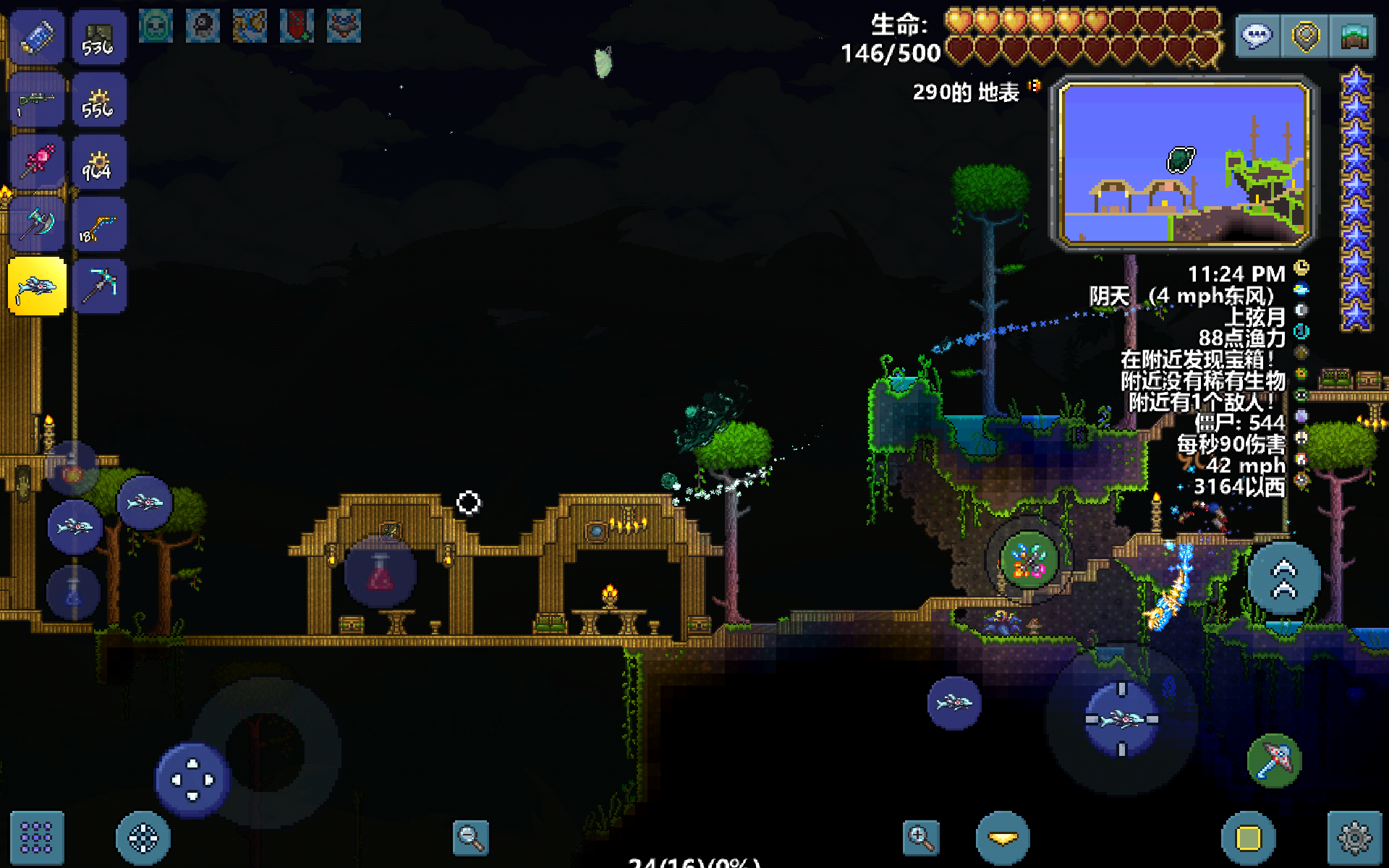Select the highlighted dolphin gun hotbar slot
The height and width of the screenshot is (868, 1389).
(x=37, y=287)
